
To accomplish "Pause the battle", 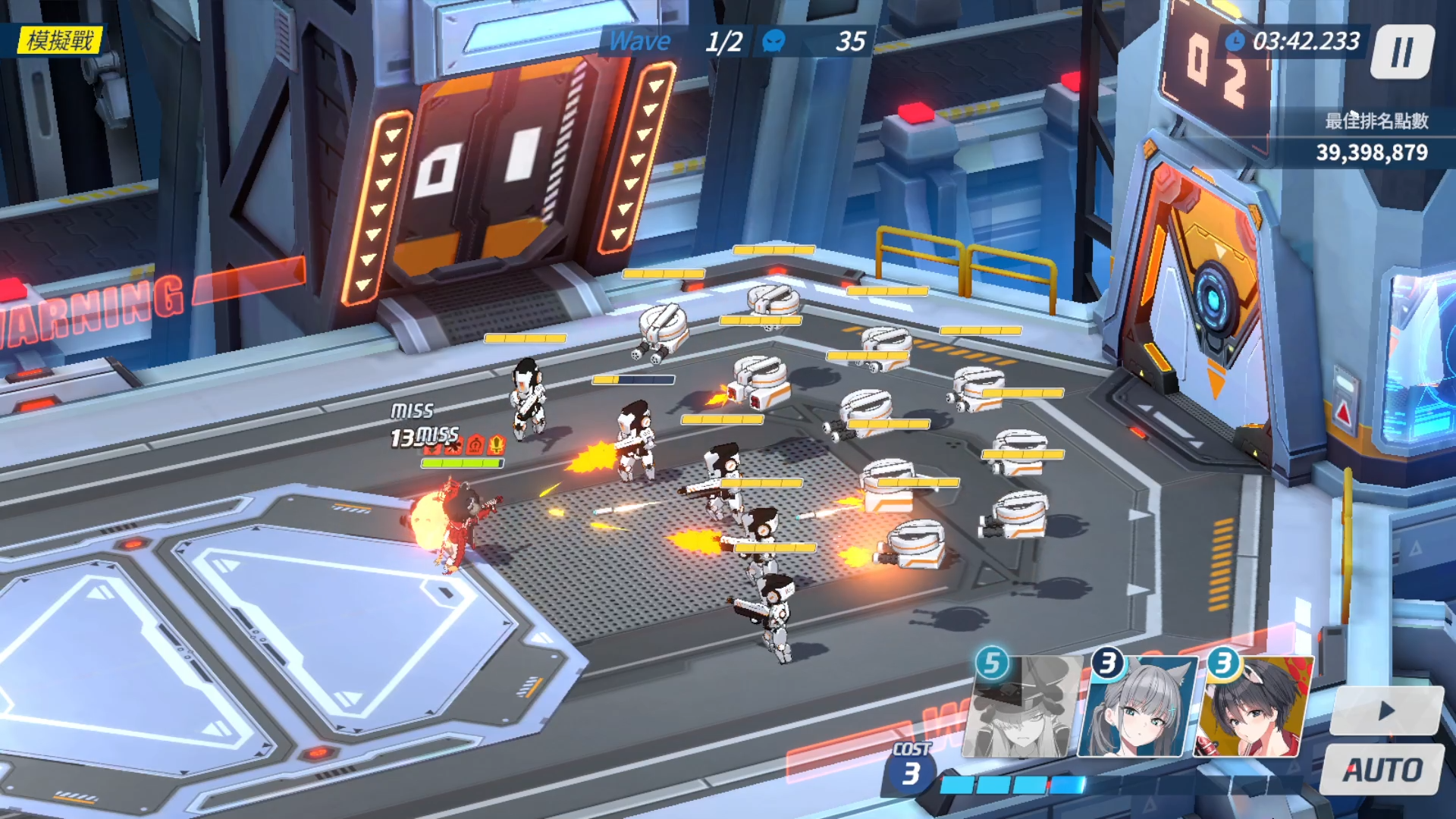I will 1402,52.
